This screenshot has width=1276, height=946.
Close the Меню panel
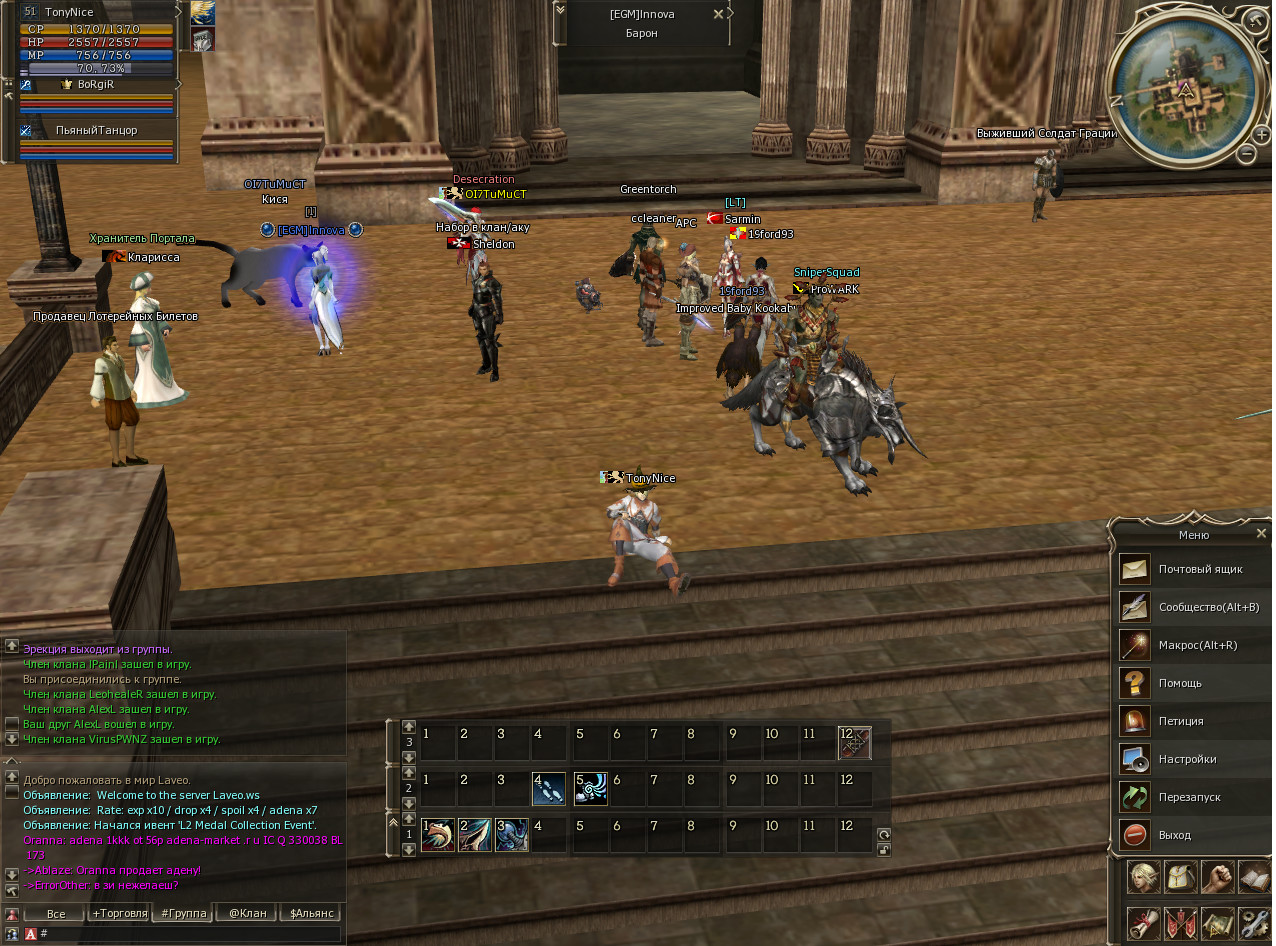1261,534
